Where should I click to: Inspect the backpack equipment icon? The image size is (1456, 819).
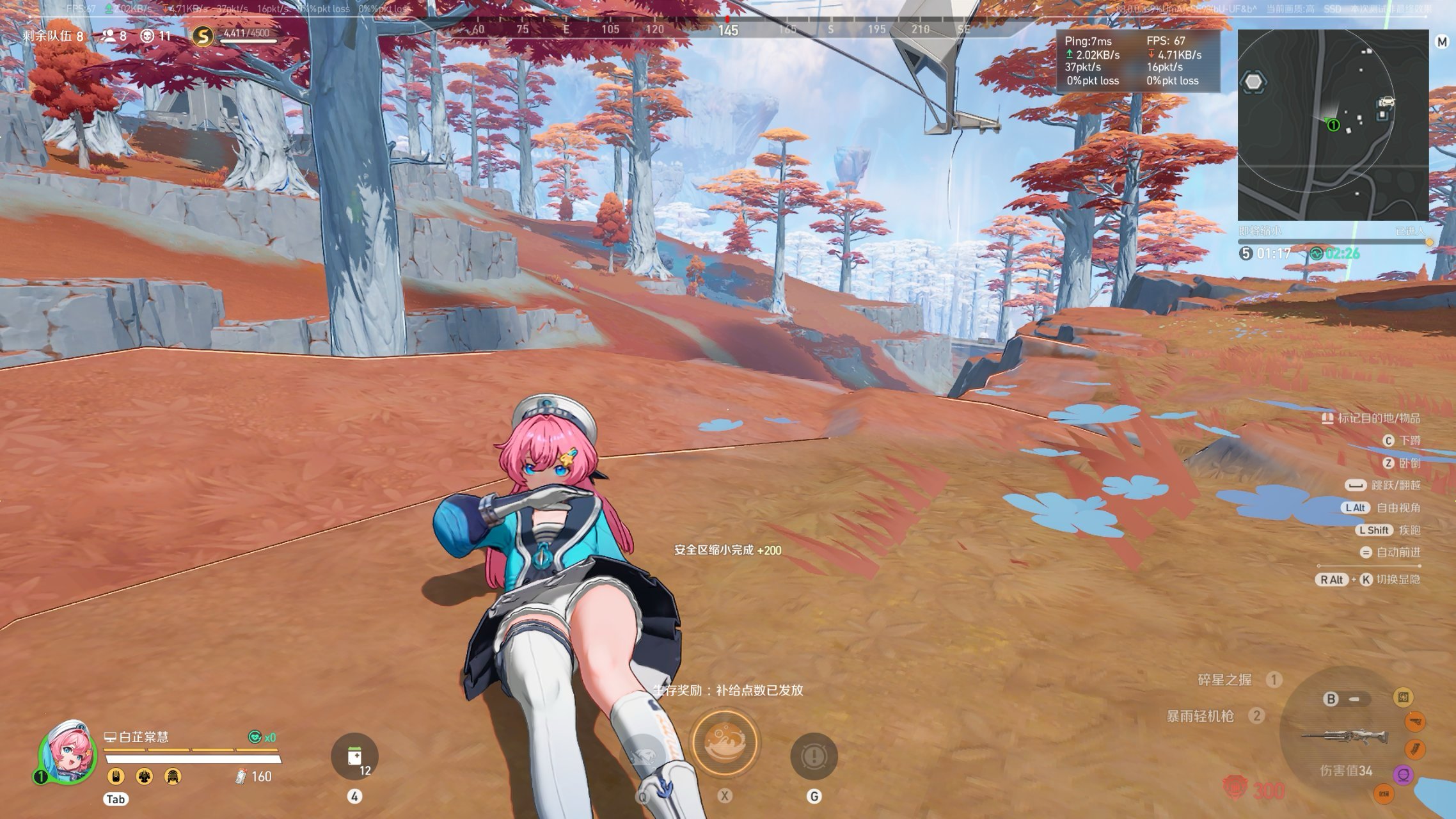116,777
